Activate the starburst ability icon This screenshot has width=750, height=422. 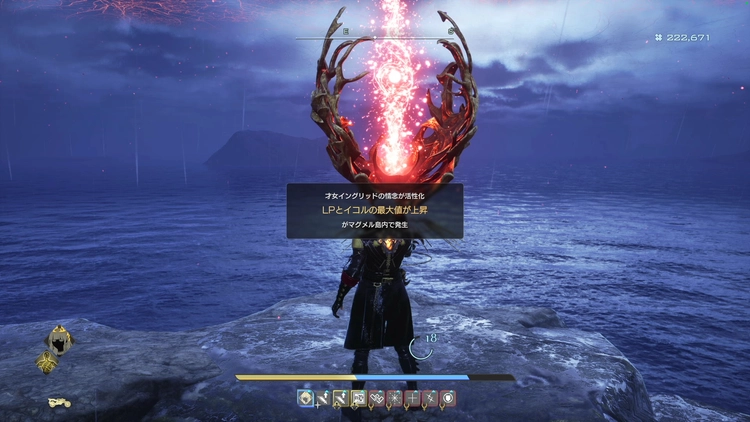pyautogui.click(x=394, y=398)
